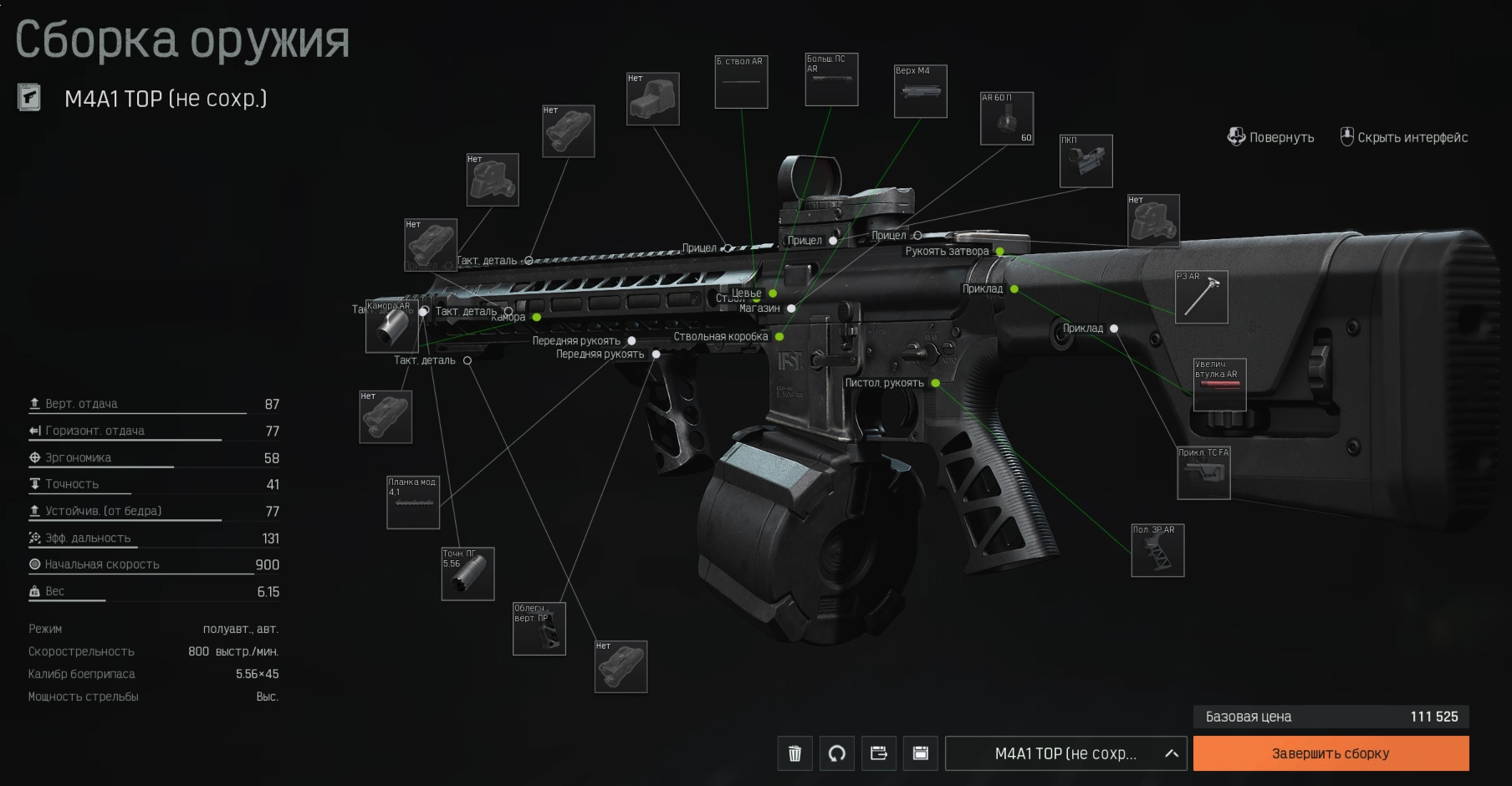
Task: Open the РЗ AR charging handle slot
Action: coord(1201,297)
